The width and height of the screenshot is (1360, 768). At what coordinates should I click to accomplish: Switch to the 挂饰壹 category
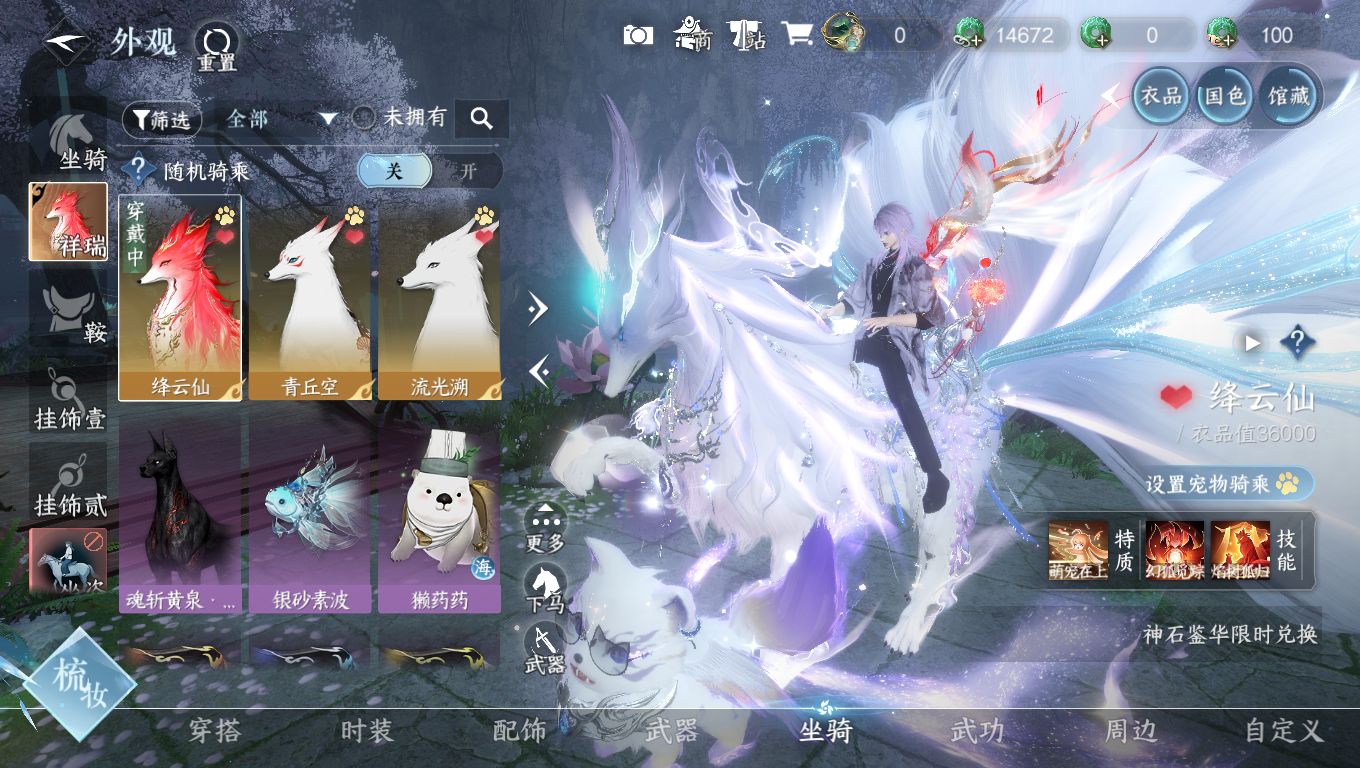click(70, 398)
